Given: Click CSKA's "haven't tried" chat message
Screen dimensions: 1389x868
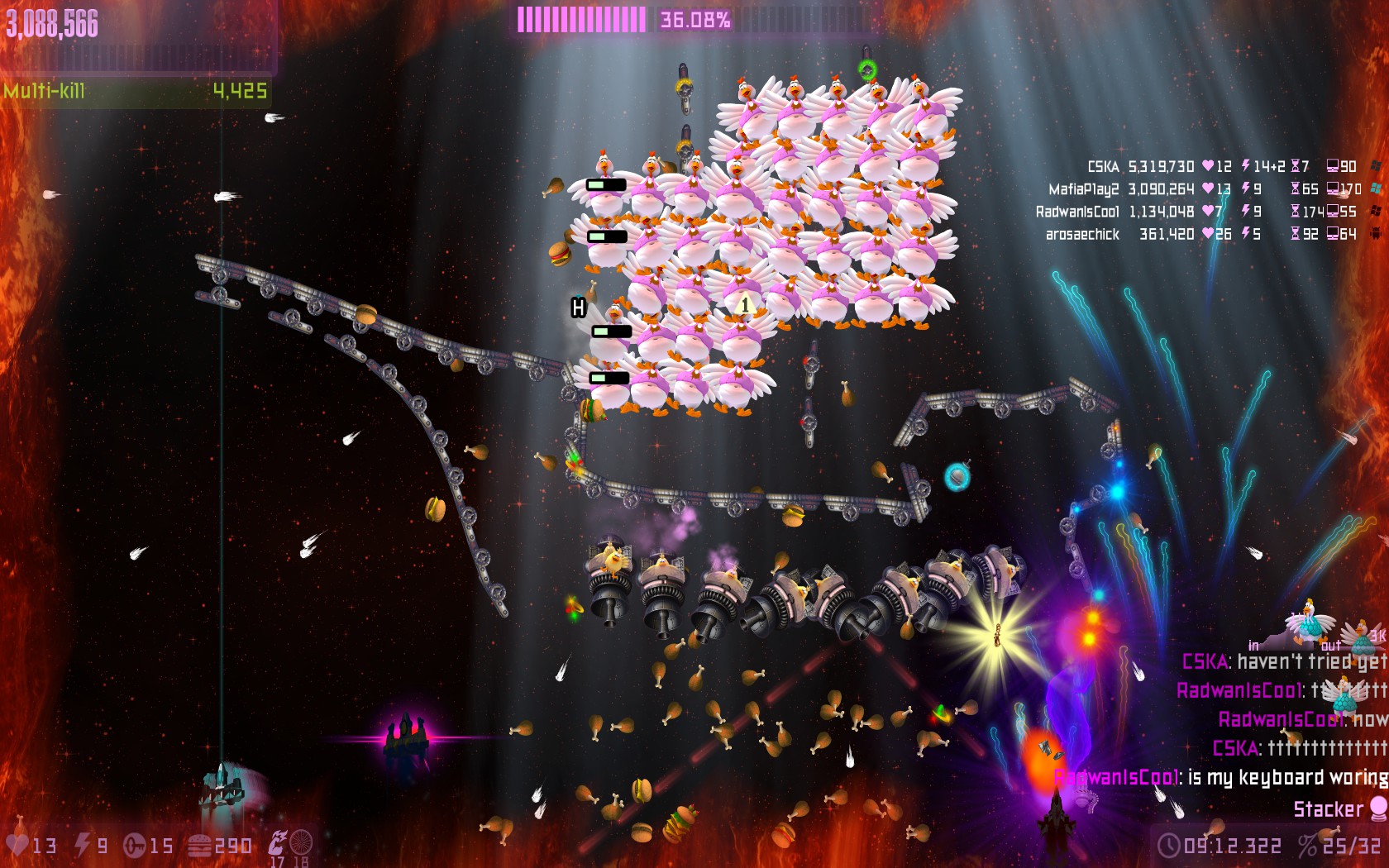Looking at the screenshot, I should tap(1310, 661).
